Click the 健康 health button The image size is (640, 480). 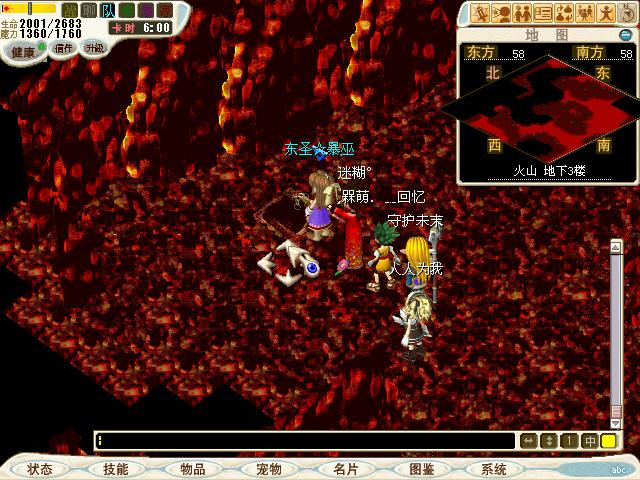(22, 49)
